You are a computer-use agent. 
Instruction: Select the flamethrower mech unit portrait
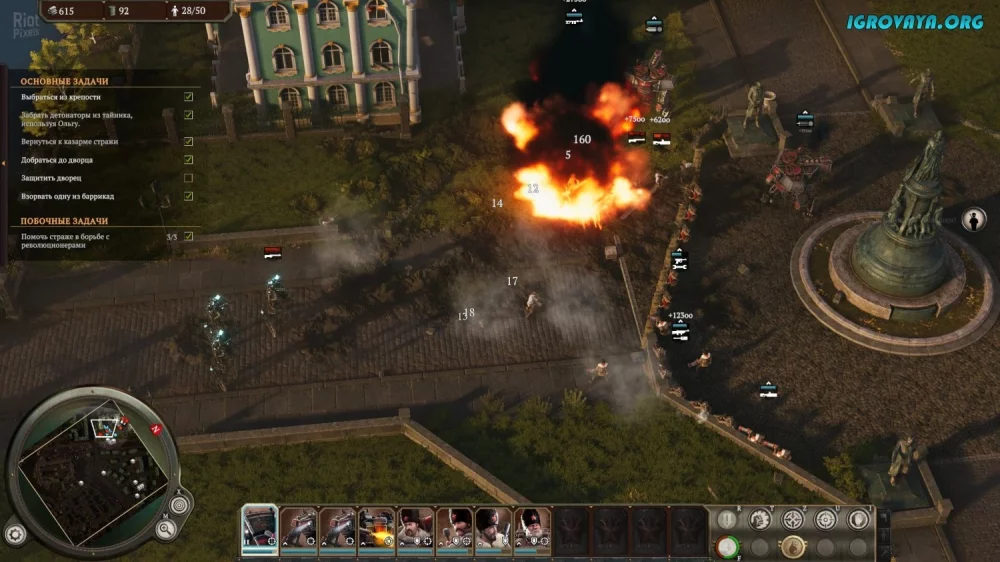pyautogui.click(x=377, y=528)
